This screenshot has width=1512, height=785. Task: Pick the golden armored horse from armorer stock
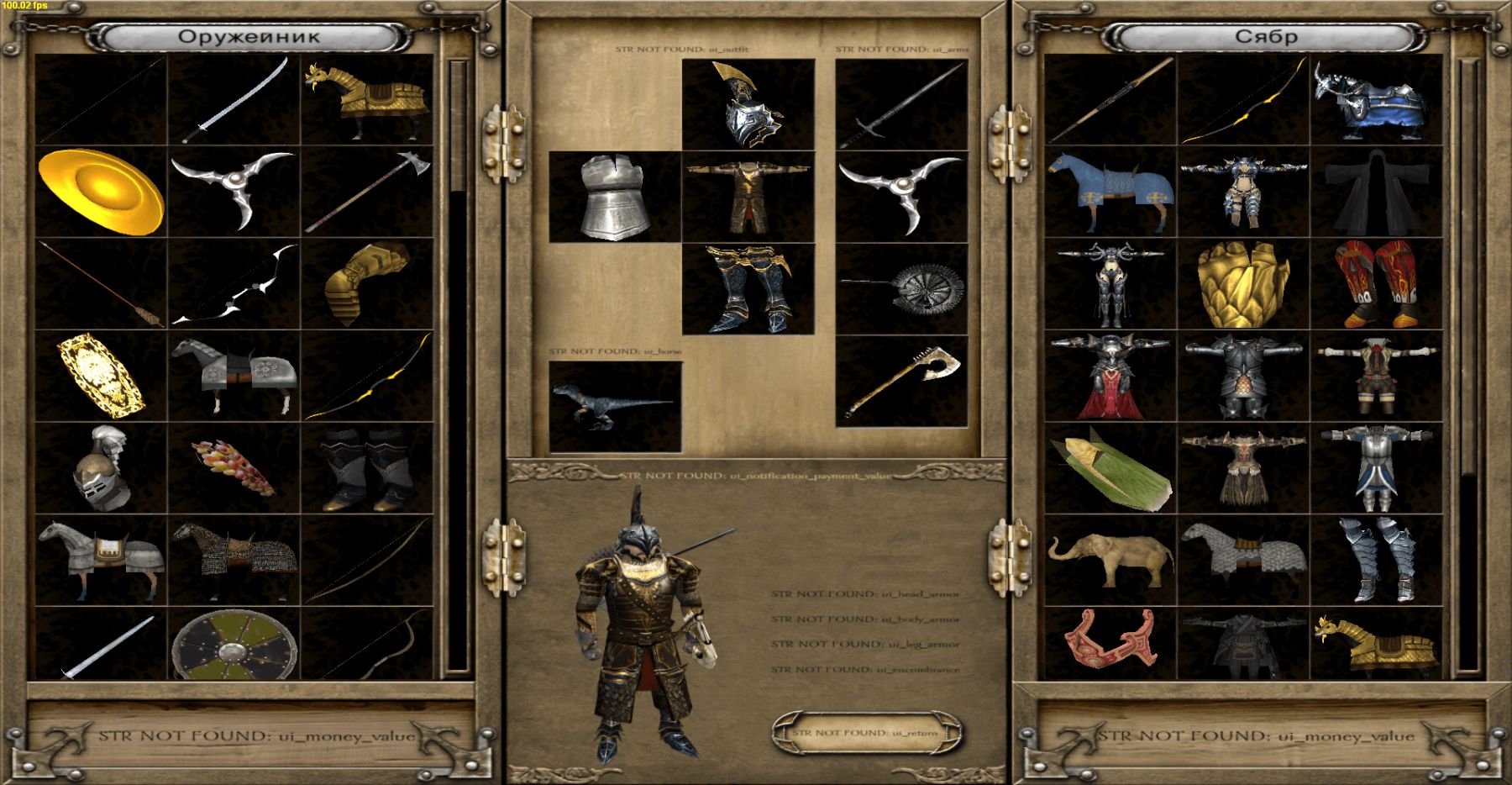click(x=367, y=101)
